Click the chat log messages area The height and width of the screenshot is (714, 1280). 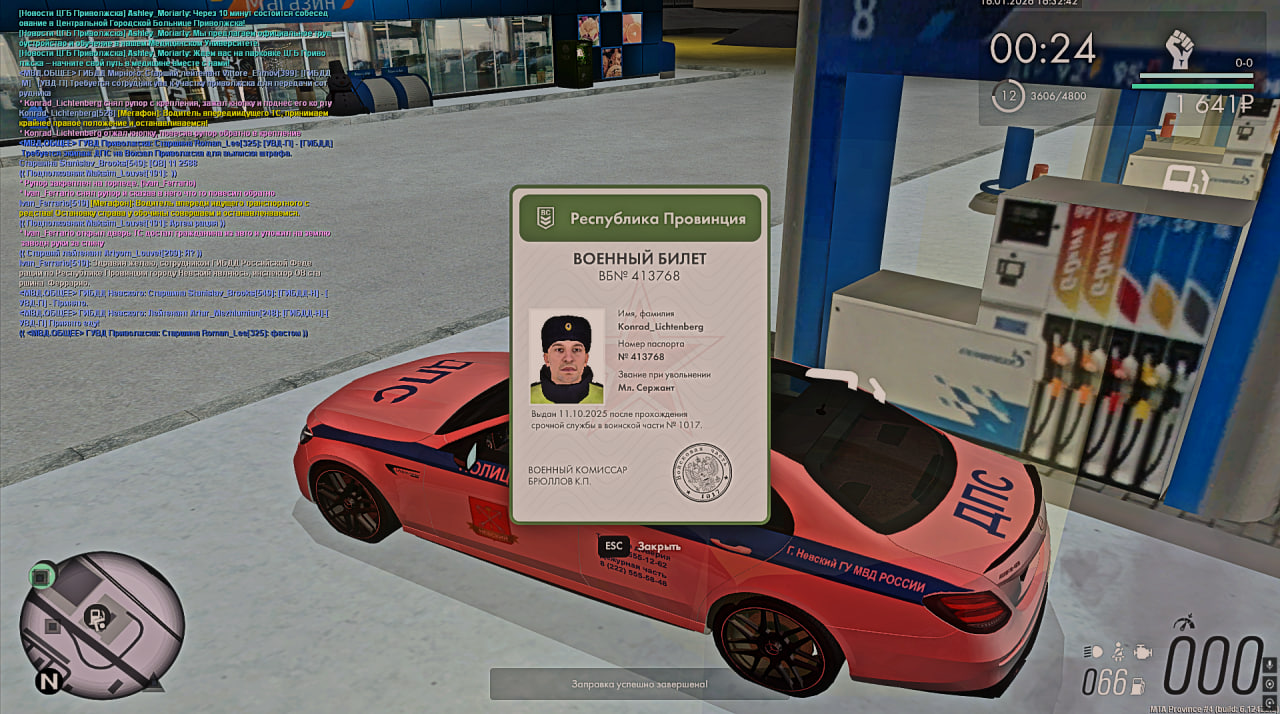[x=170, y=170]
